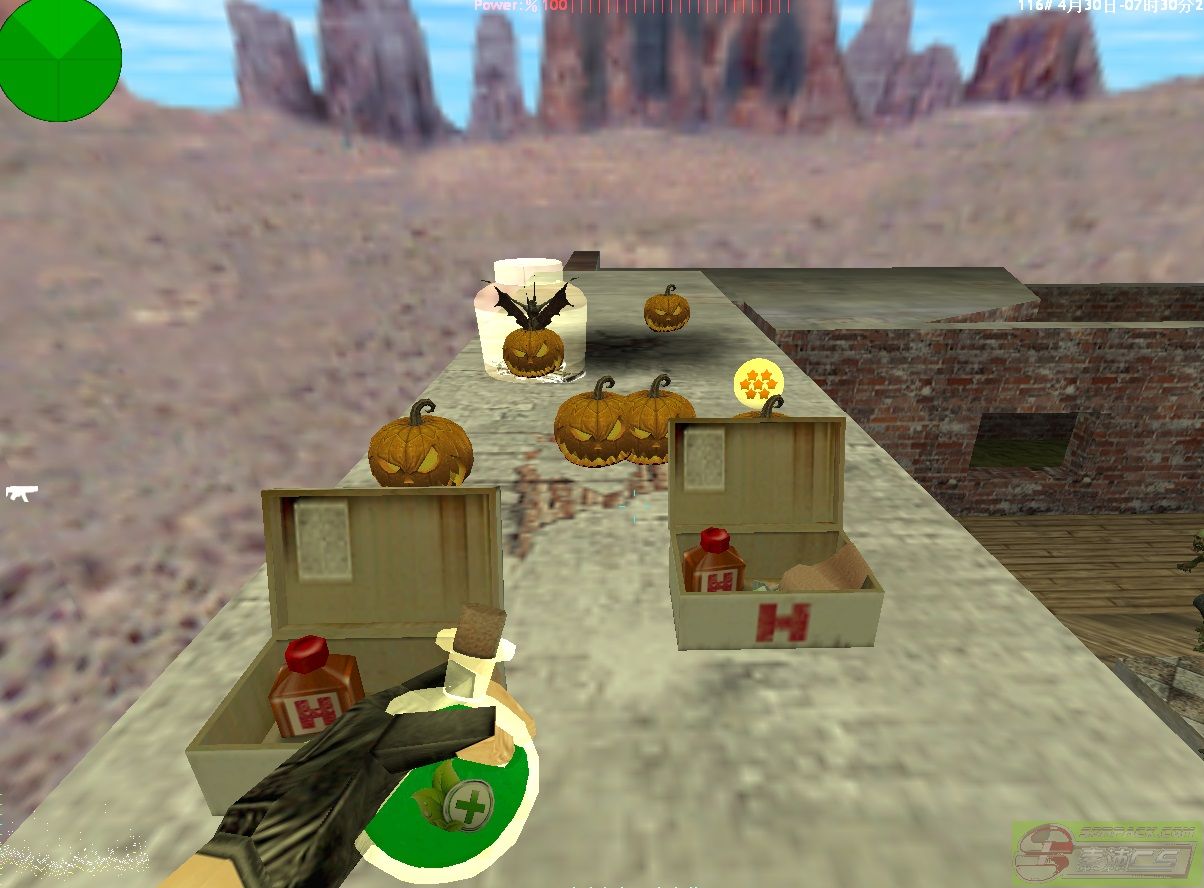
Task: Select the white rifle icon
Action: click(x=21, y=492)
